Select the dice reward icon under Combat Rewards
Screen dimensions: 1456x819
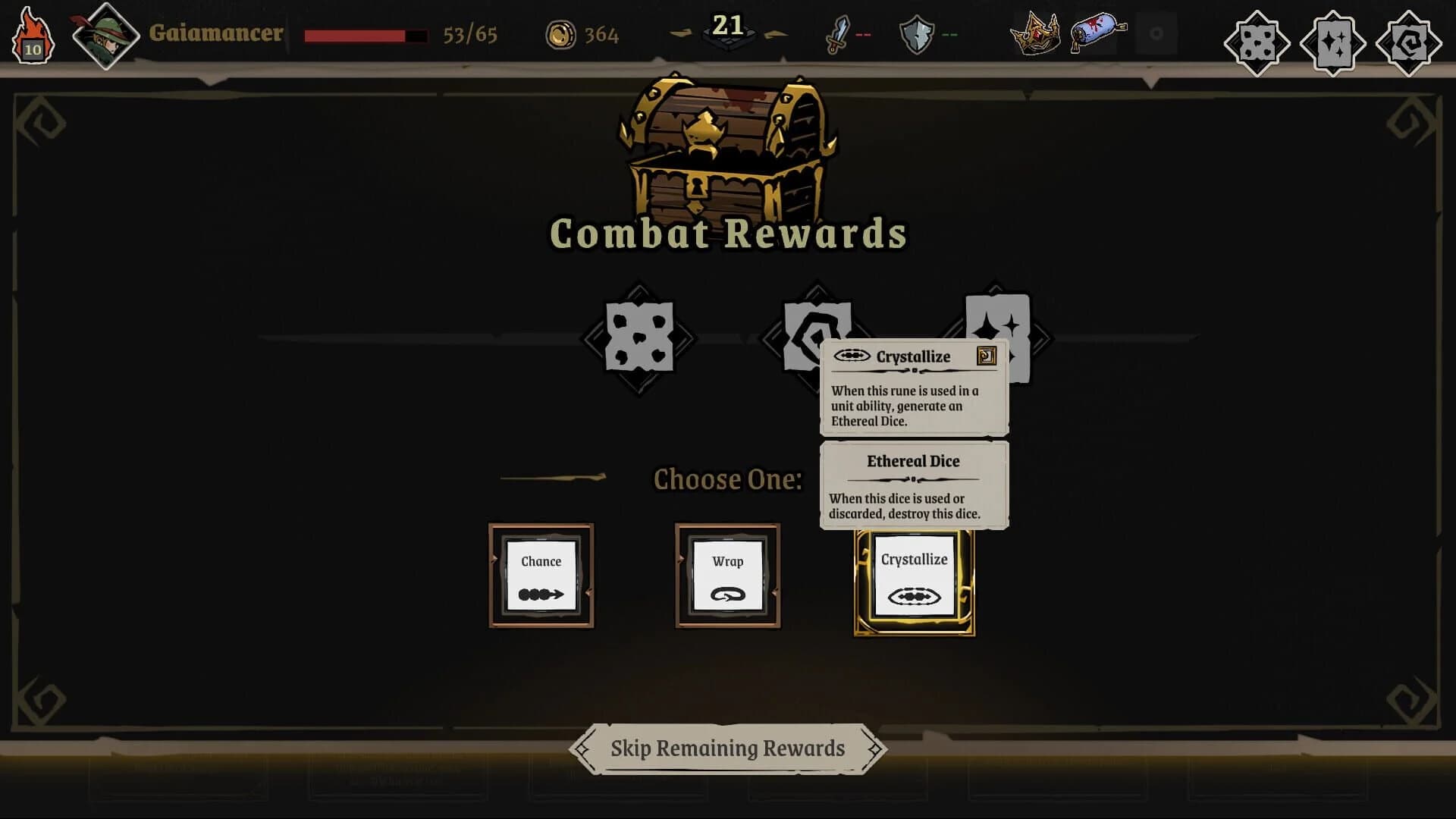[641, 339]
